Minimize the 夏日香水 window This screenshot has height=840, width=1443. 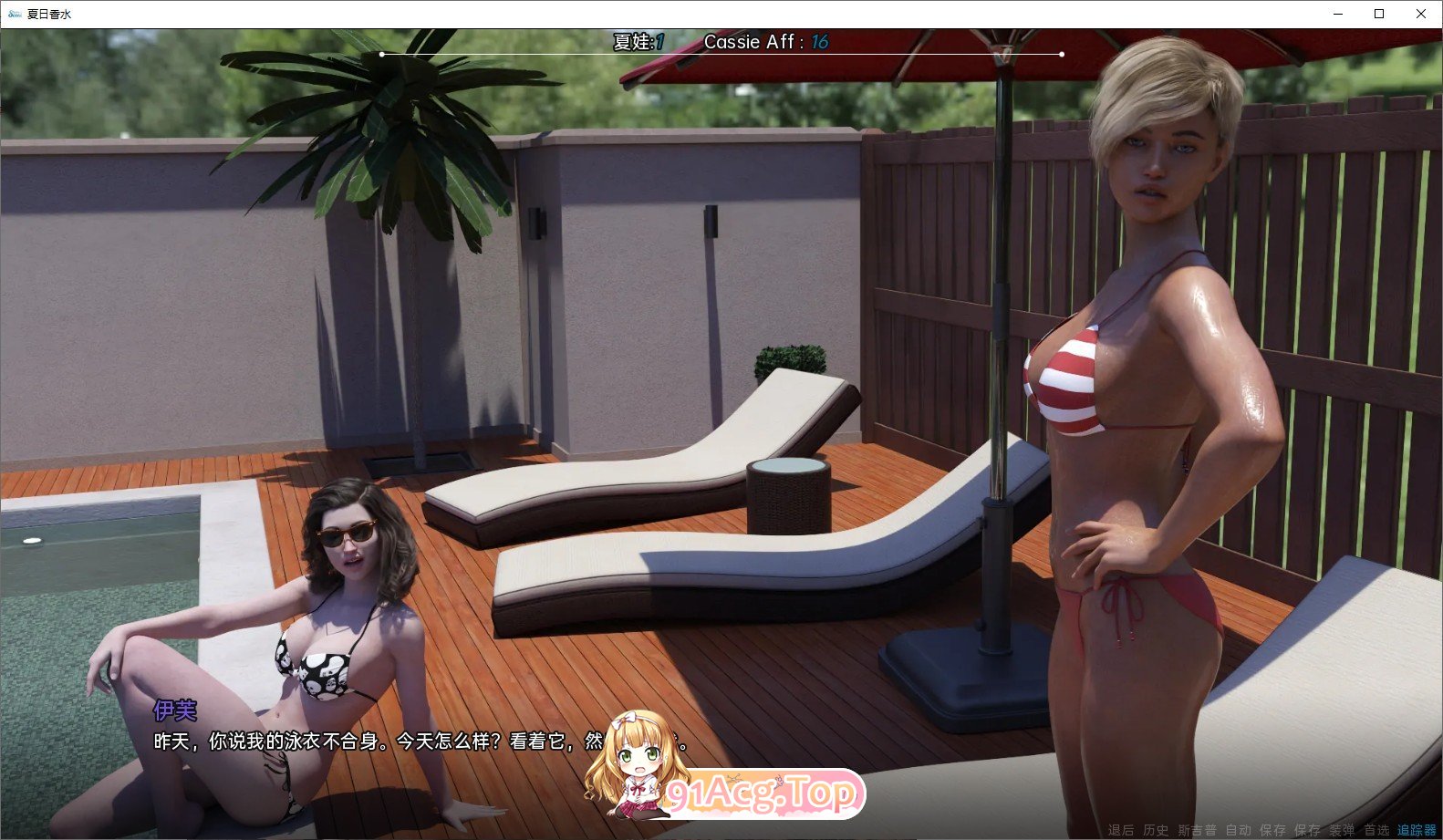pyautogui.click(x=1337, y=14)
